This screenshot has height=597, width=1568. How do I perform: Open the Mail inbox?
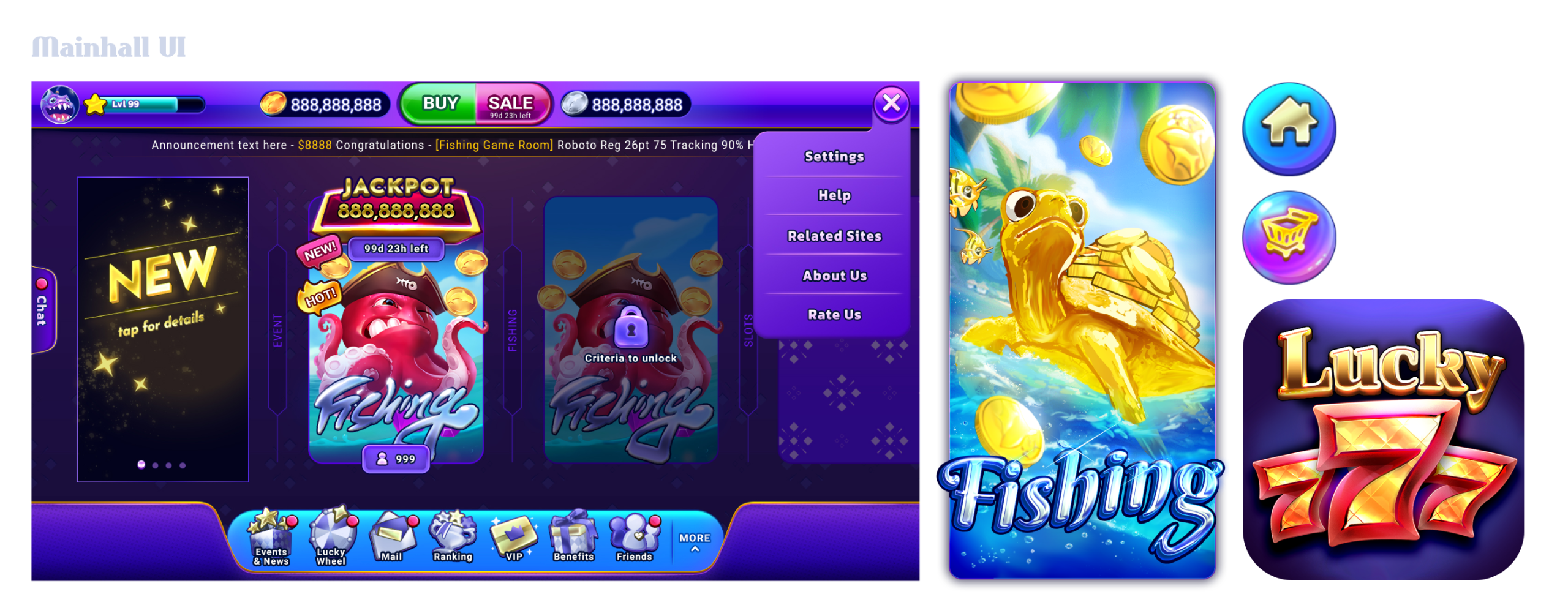click(392, 539)
